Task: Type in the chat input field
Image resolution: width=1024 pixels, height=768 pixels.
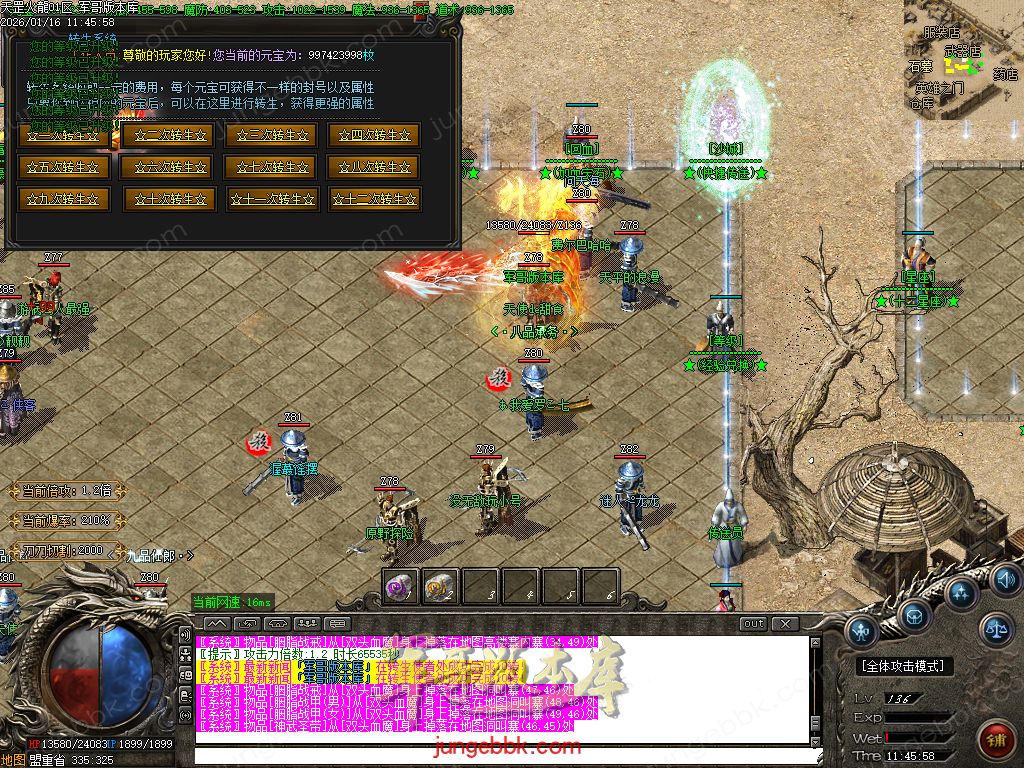Action: pyautogui.click(x=500, y=755)
